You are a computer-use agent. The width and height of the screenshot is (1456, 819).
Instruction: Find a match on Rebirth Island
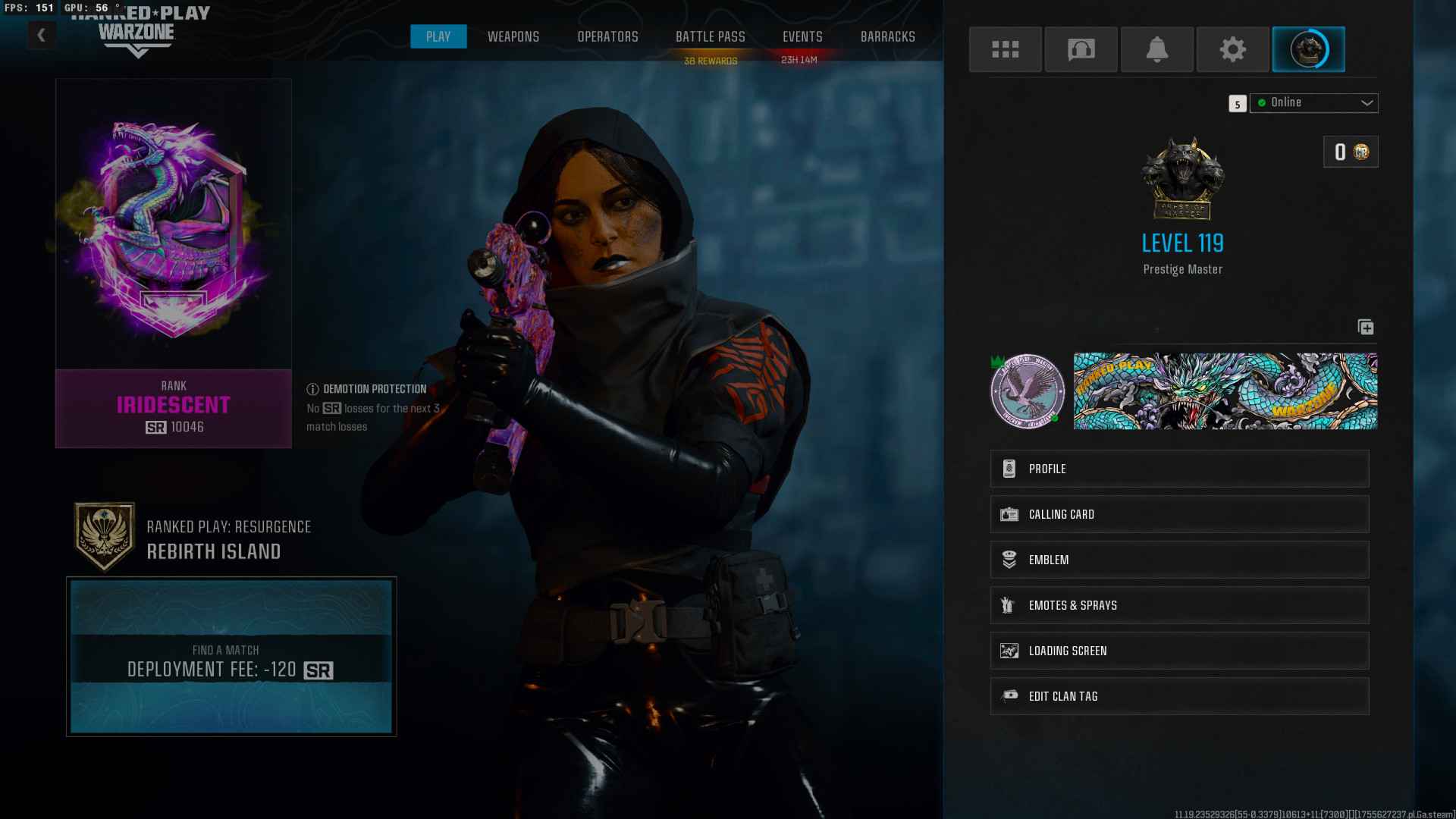pyautogui.click(x=231, y=657)
